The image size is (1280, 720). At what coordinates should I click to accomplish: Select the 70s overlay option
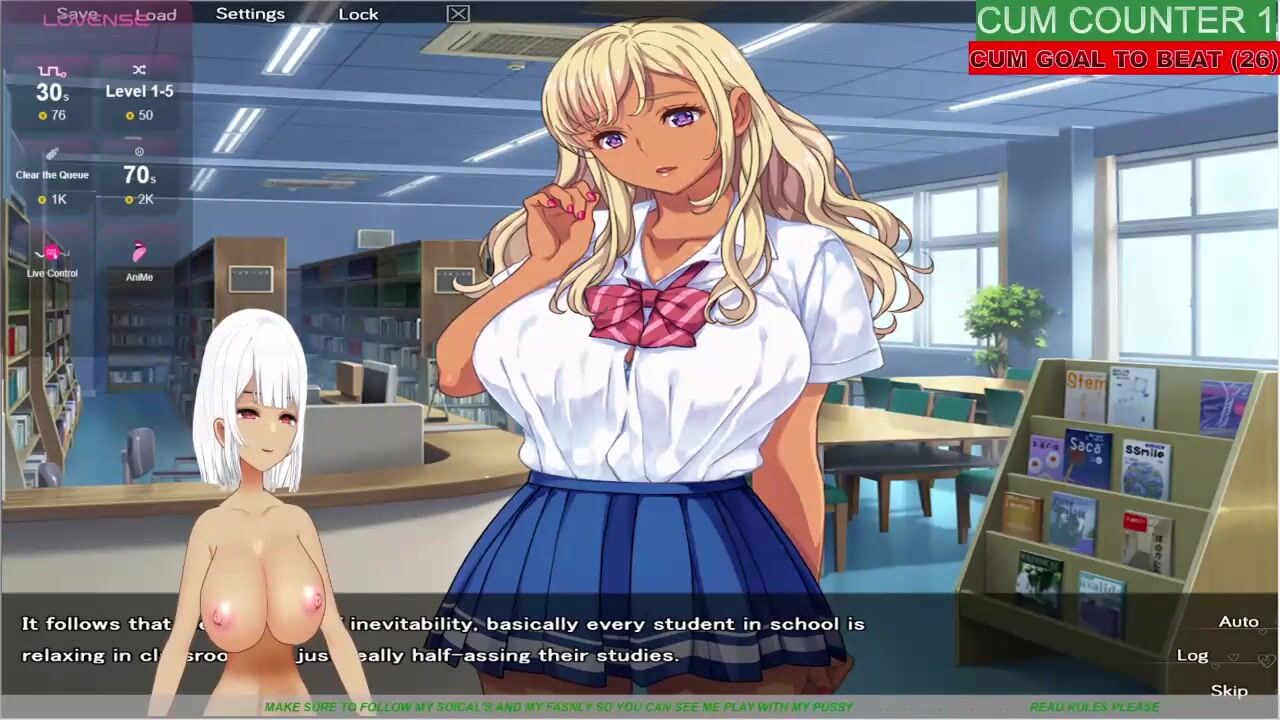click(139, 175)
